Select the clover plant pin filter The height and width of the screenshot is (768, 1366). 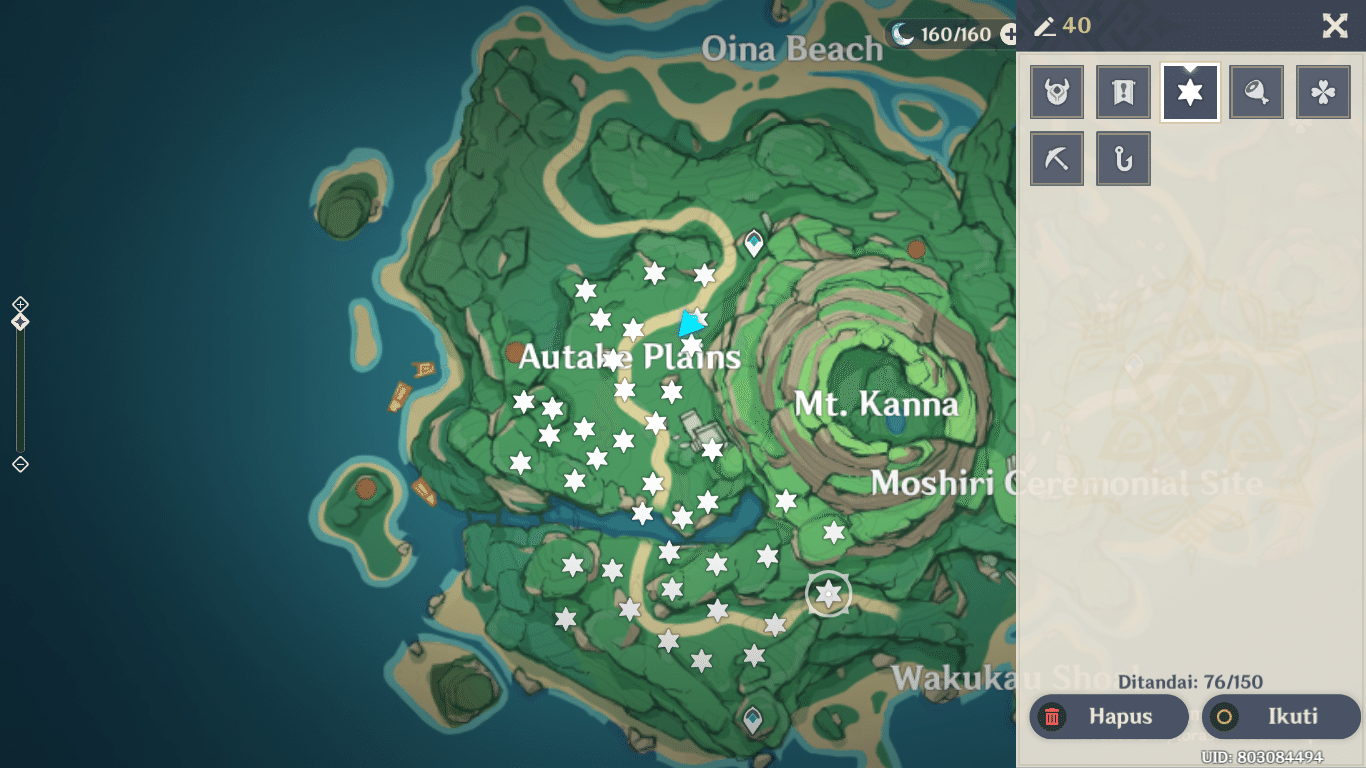pyautogui.click(x=1322, y=91)
